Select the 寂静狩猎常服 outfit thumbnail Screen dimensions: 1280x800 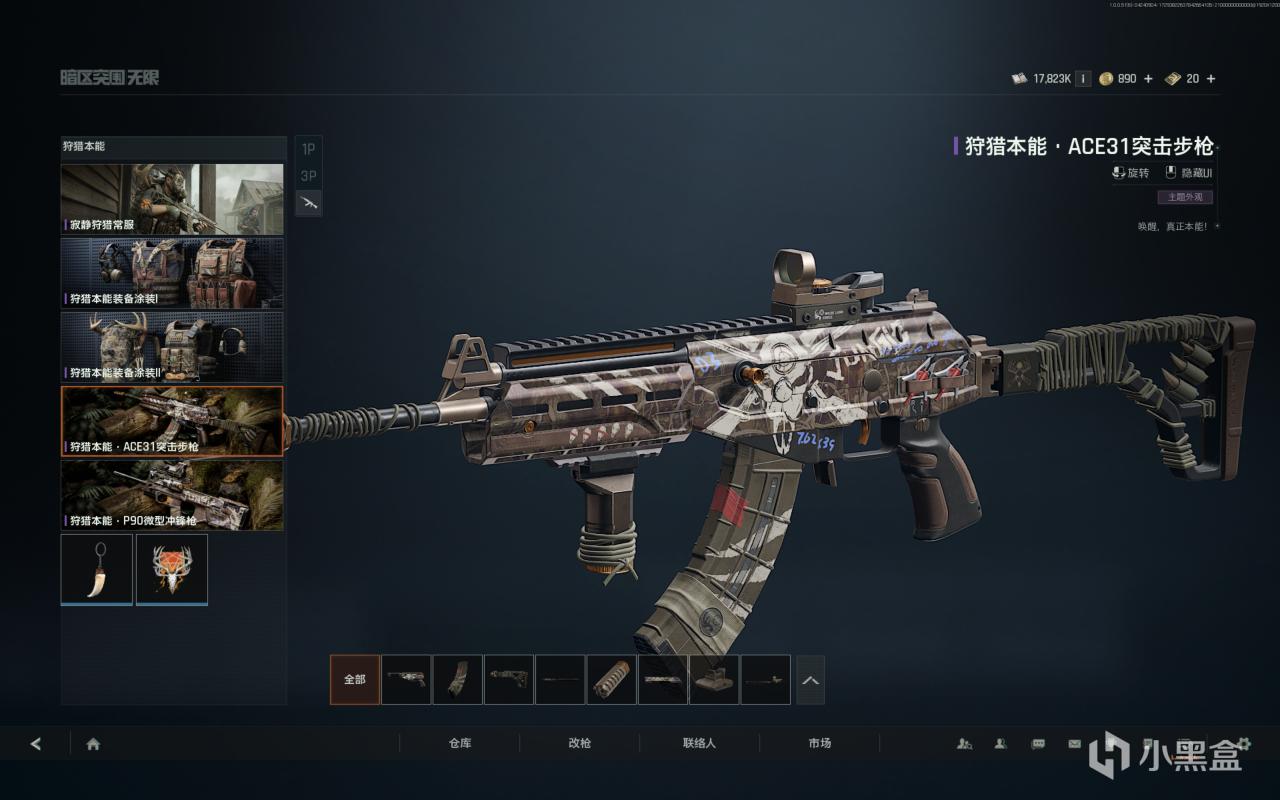(x=172, y=199)
